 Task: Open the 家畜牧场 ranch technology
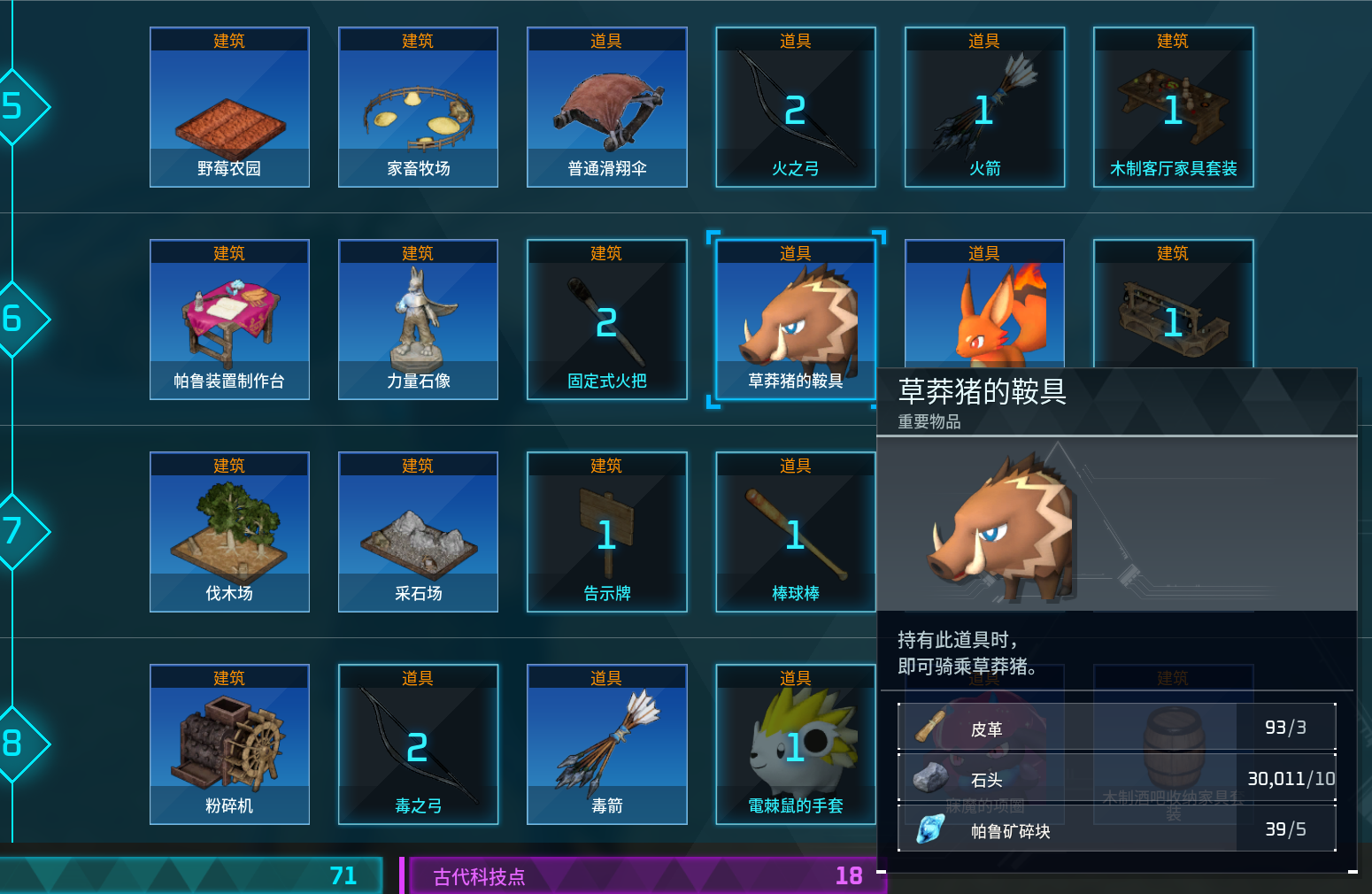418,106
